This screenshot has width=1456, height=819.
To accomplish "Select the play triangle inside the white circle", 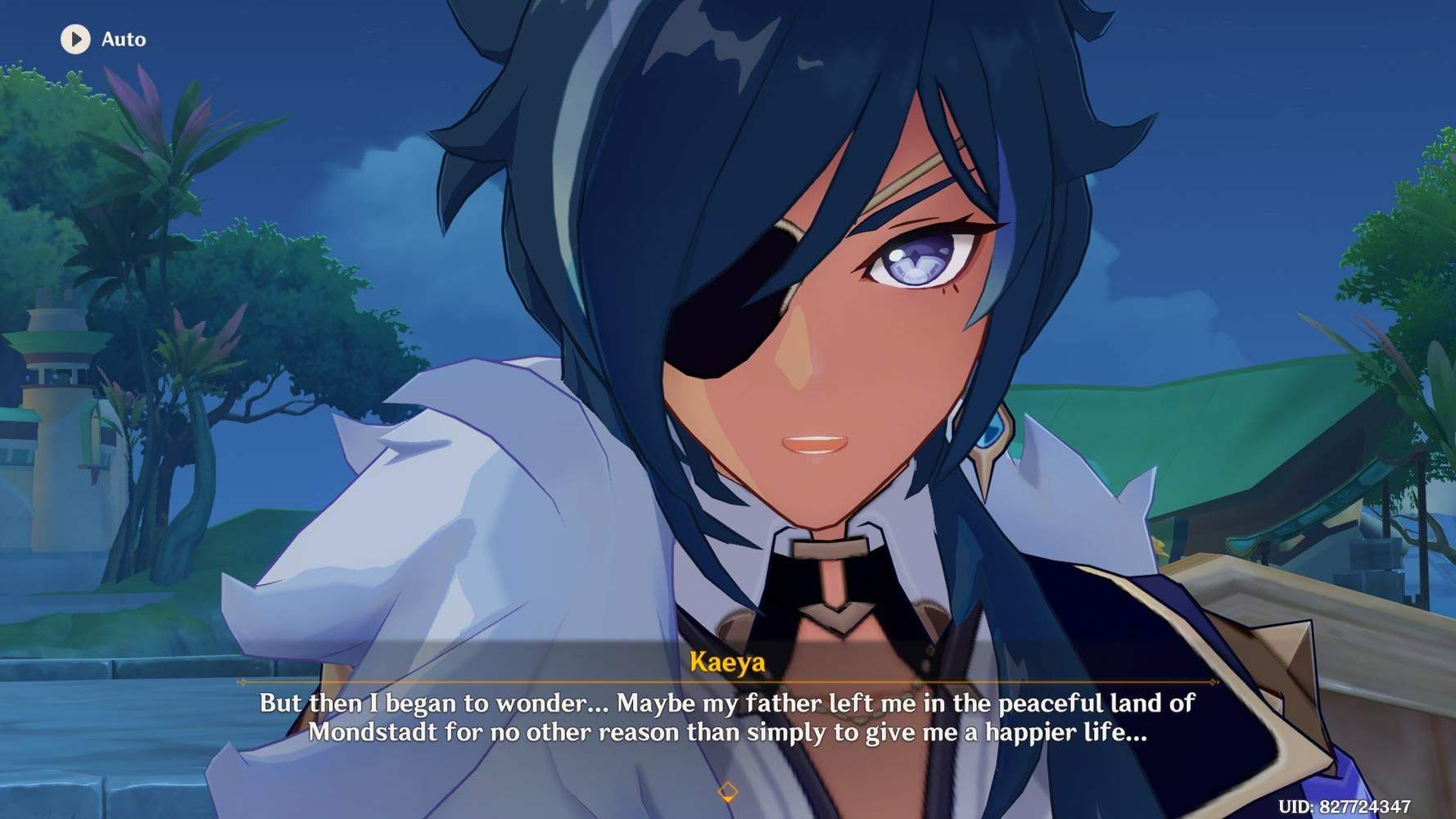I will [x=76, y=38].
